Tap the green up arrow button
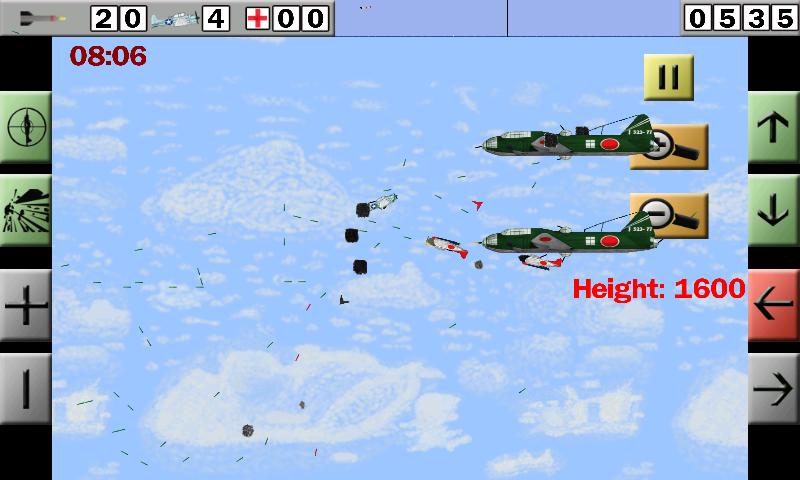Image resolution: width=800 pixels, height=480 pixels. (x=773, y=128)
